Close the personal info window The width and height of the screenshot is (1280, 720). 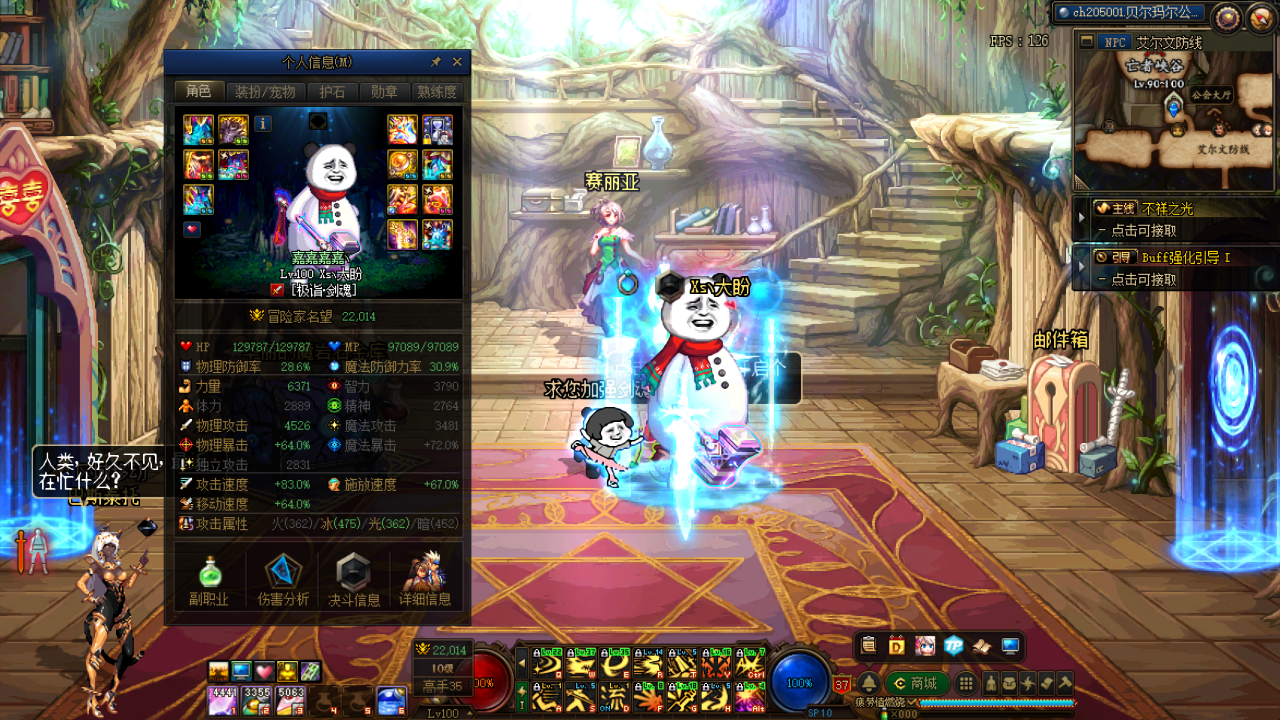[457, 62]
